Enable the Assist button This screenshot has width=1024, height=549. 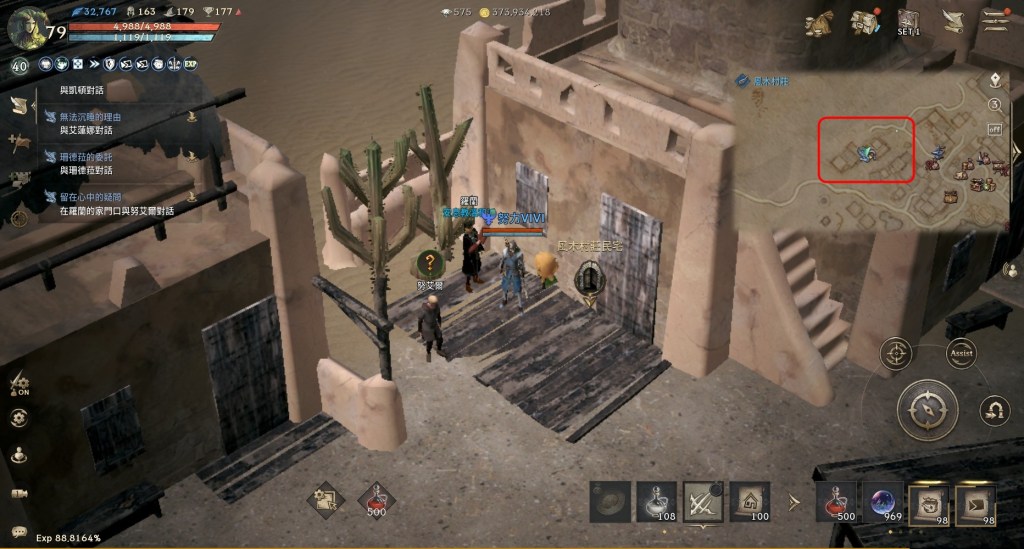coord(961,353)
